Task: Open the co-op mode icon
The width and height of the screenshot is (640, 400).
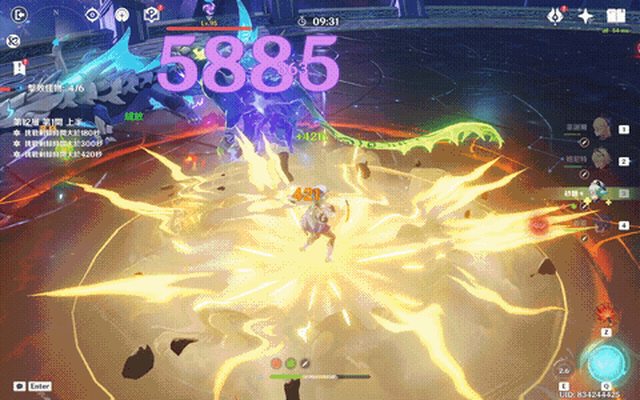Action: point(13,41)
